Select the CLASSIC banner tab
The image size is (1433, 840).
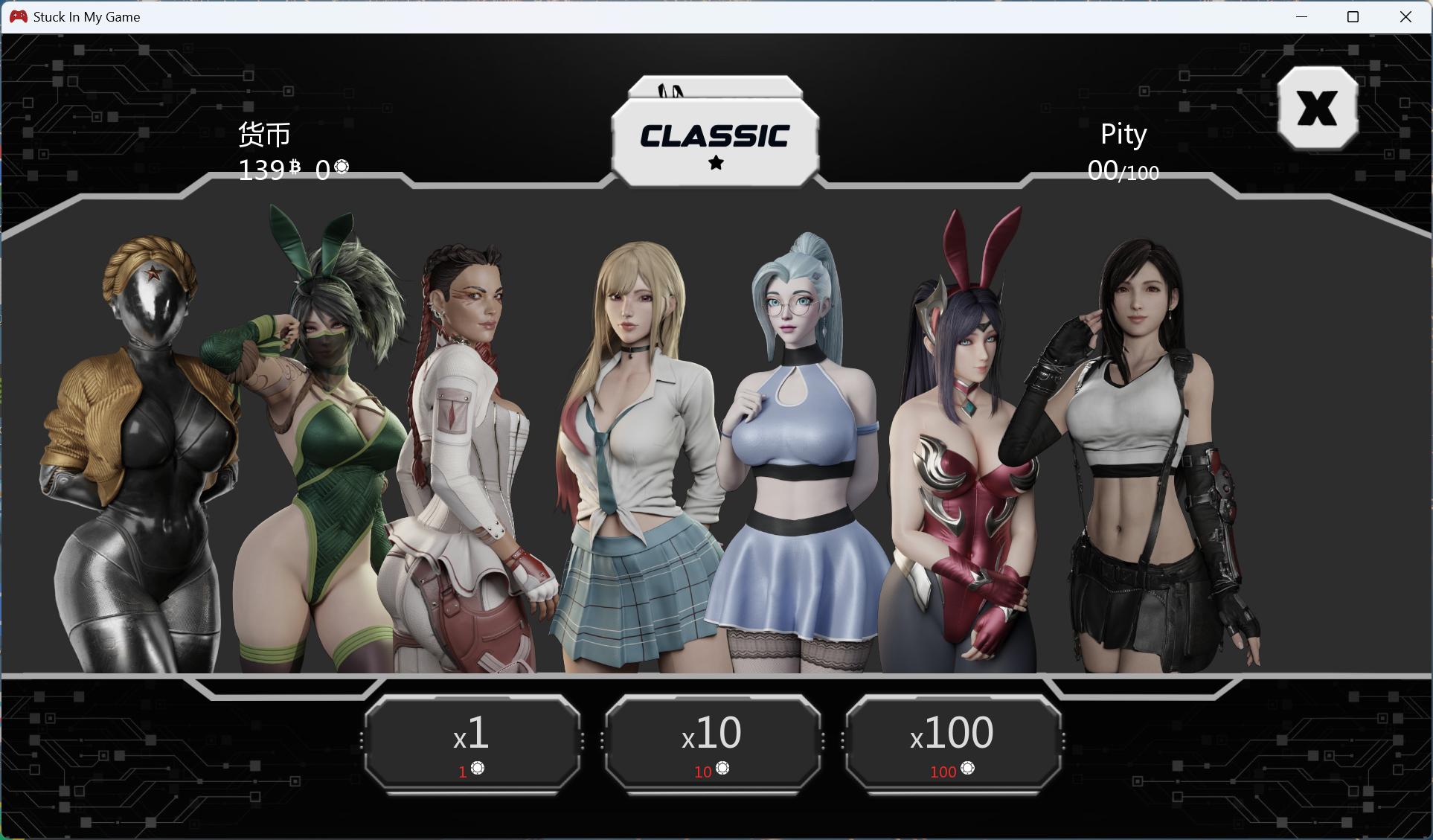(x=715, y=136)
